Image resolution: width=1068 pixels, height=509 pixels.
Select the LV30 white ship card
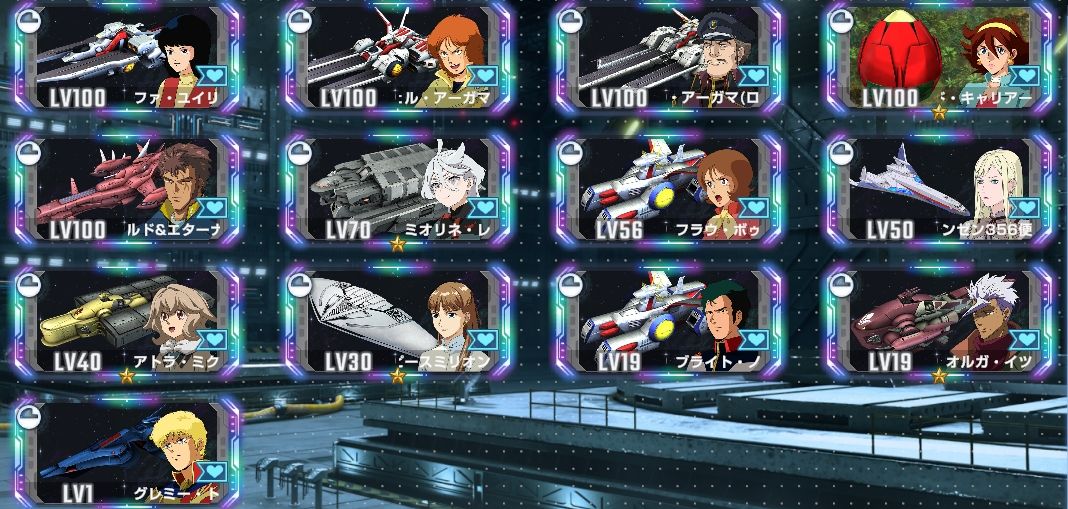(398, 320)
